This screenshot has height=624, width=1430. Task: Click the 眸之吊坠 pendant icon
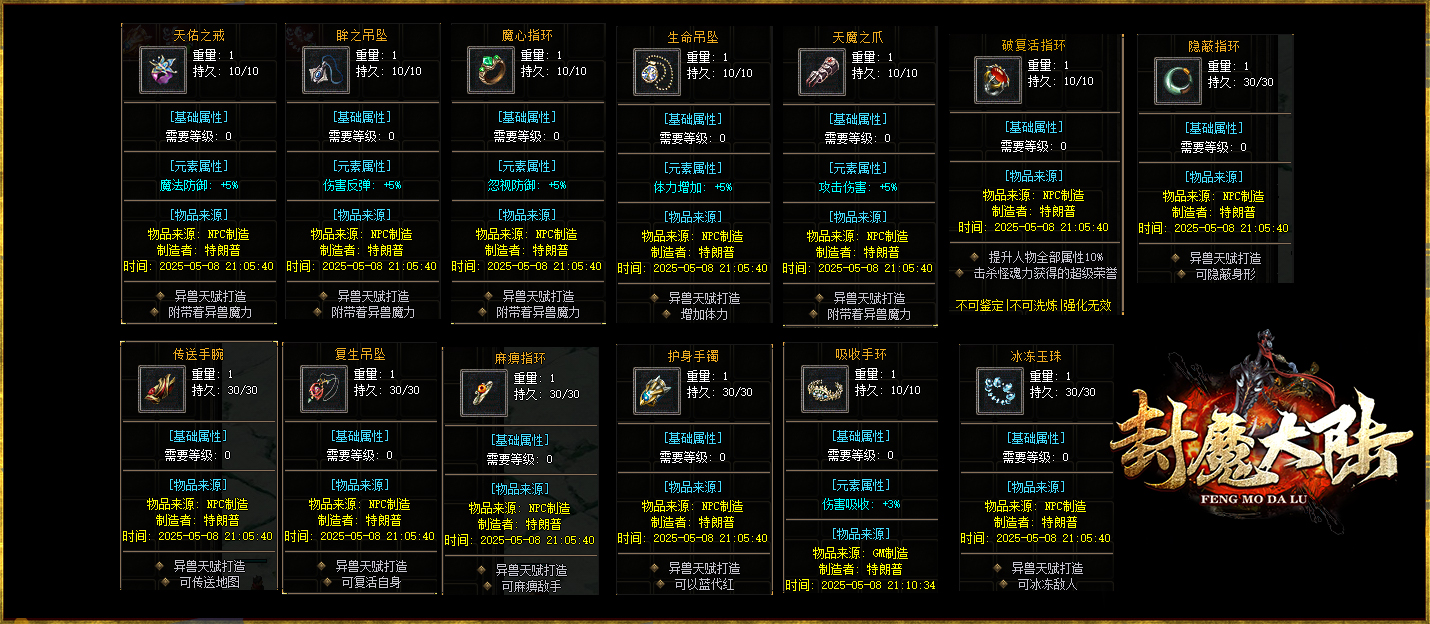point(326,70)
